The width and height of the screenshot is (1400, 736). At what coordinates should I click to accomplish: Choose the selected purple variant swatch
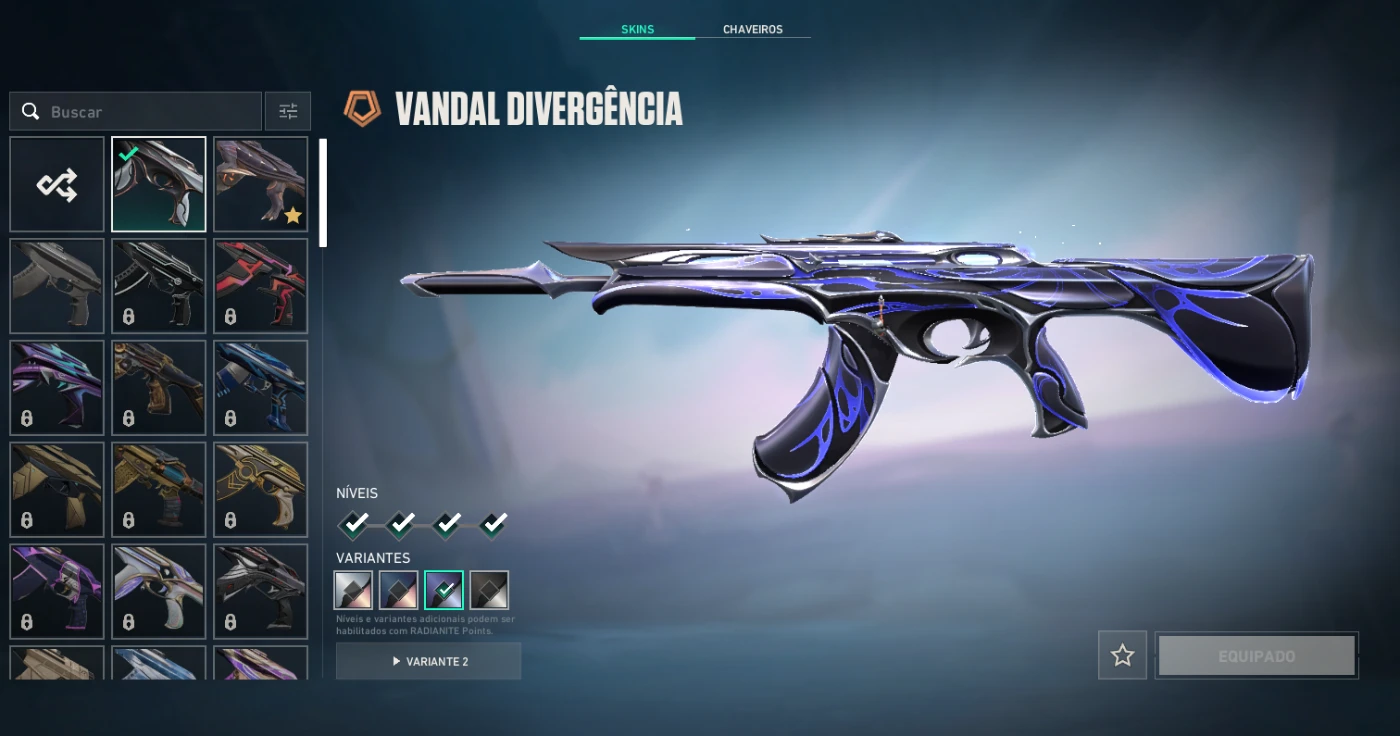pos(444,590)
